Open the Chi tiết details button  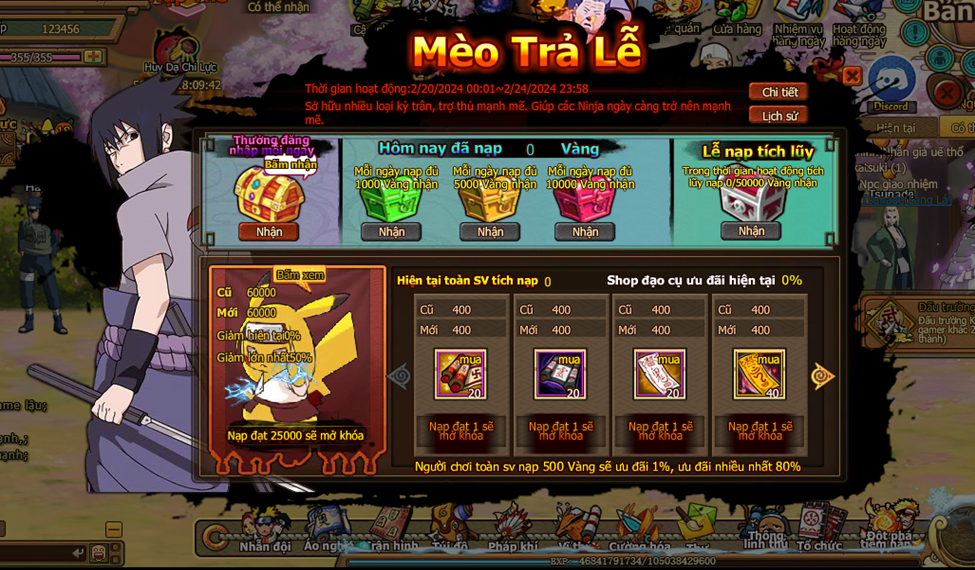[778, 92]
